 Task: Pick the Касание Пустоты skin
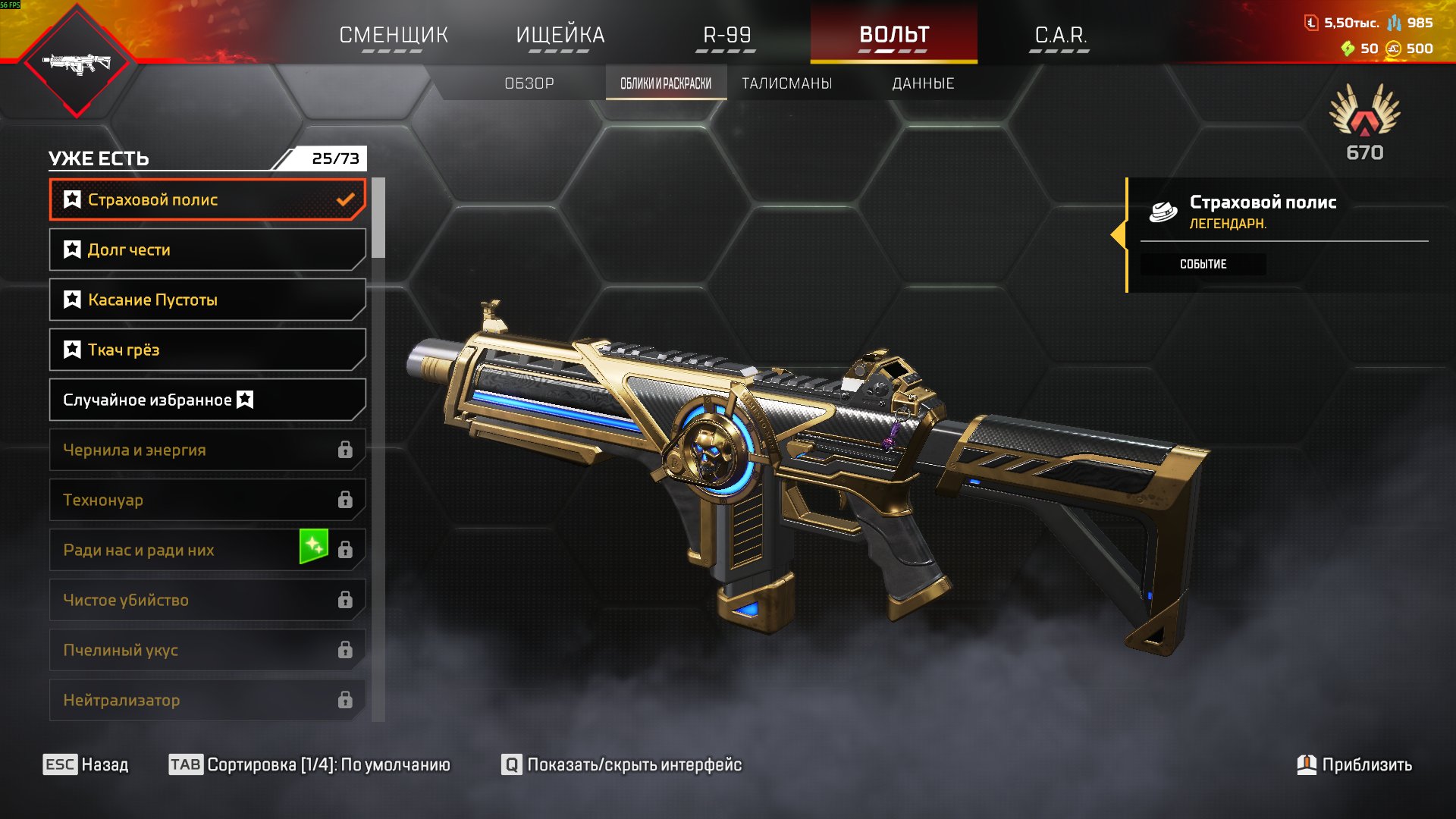point(207,300)
